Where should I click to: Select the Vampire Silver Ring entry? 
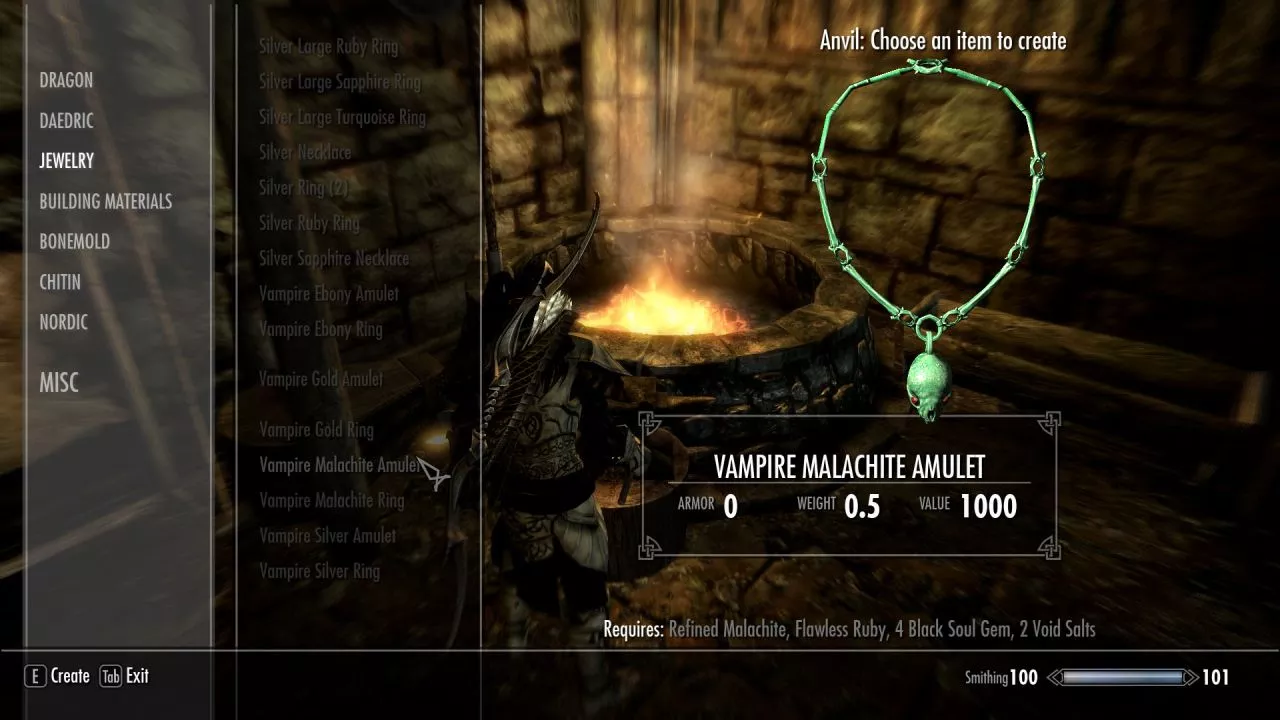pyautogui.click(x=319, y=571)
